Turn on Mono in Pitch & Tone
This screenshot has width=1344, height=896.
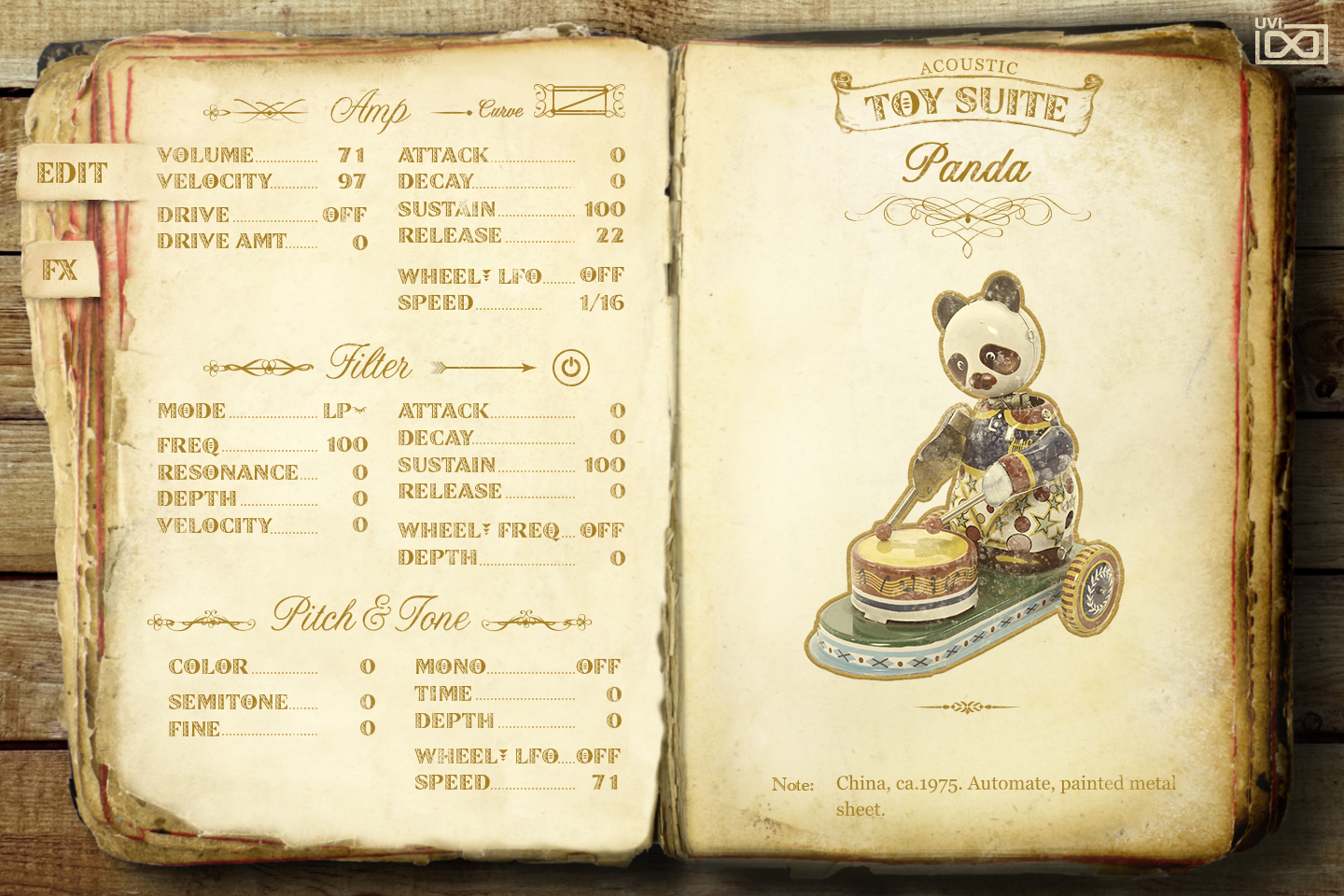coord(600,666)
